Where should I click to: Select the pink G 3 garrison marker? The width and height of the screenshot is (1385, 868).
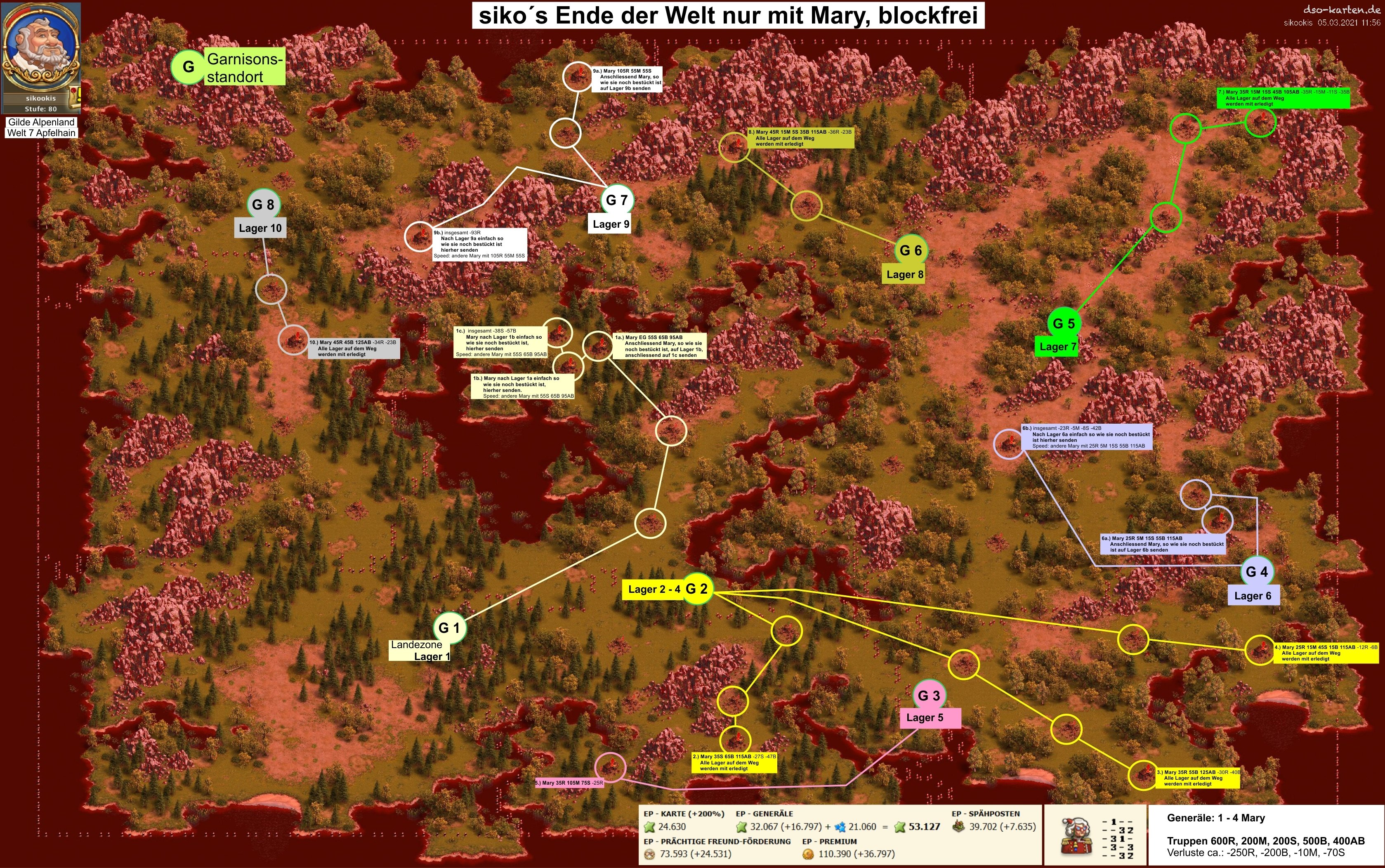coord(929,695)
